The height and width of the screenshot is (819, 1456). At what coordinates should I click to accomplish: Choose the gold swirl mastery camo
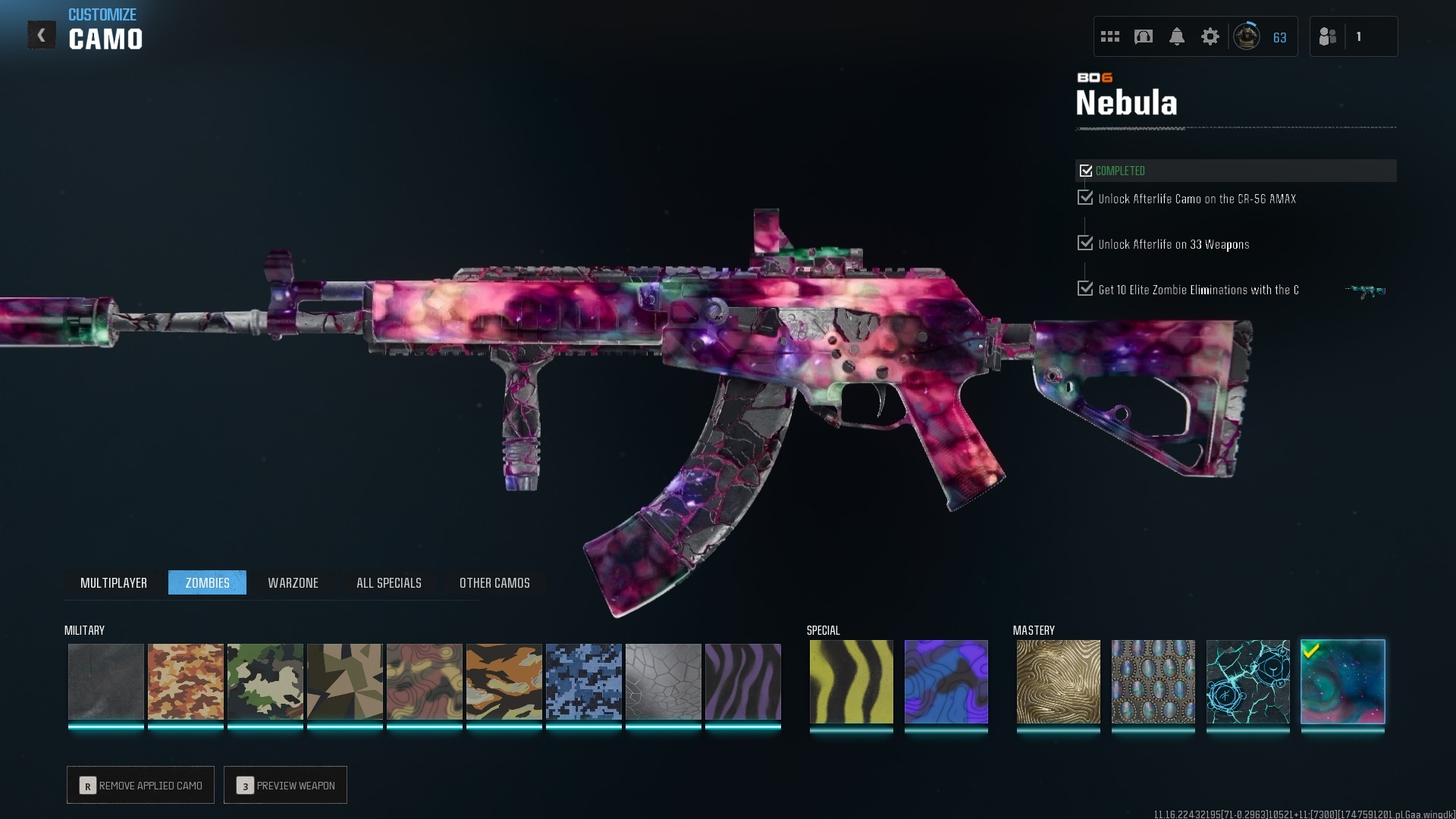[x=1058, y=682]
